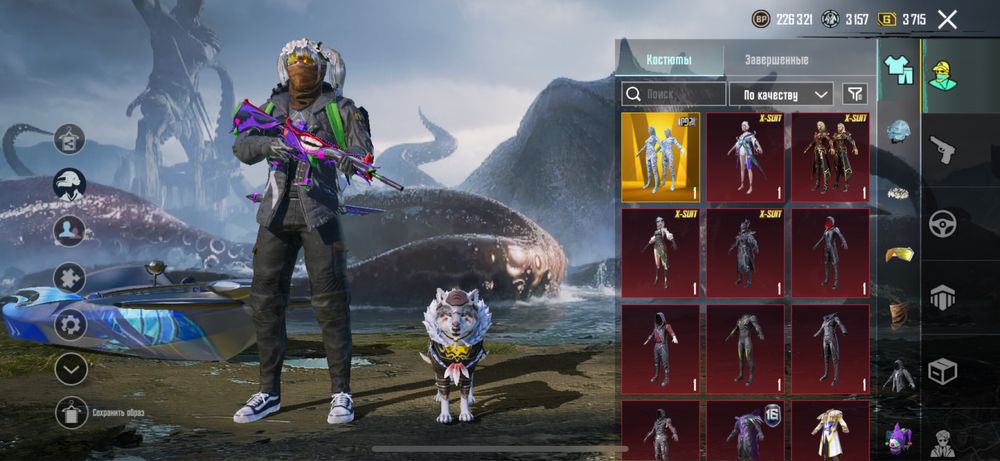Click the Поиск search field
This screenshot has height=461, width=1000.
point(674,94)
